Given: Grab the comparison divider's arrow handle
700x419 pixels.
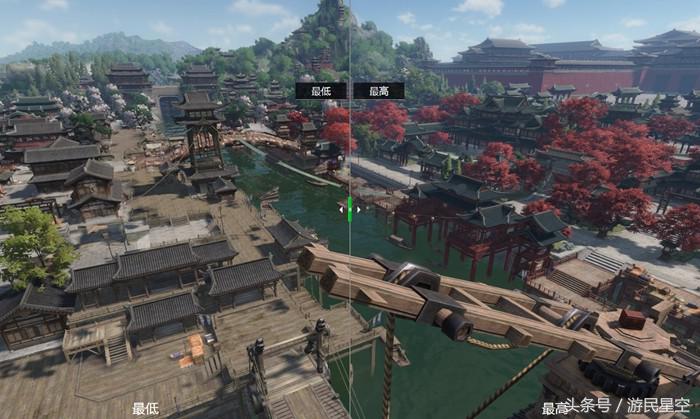Looking at the screenshot, I should pos(350,209).
